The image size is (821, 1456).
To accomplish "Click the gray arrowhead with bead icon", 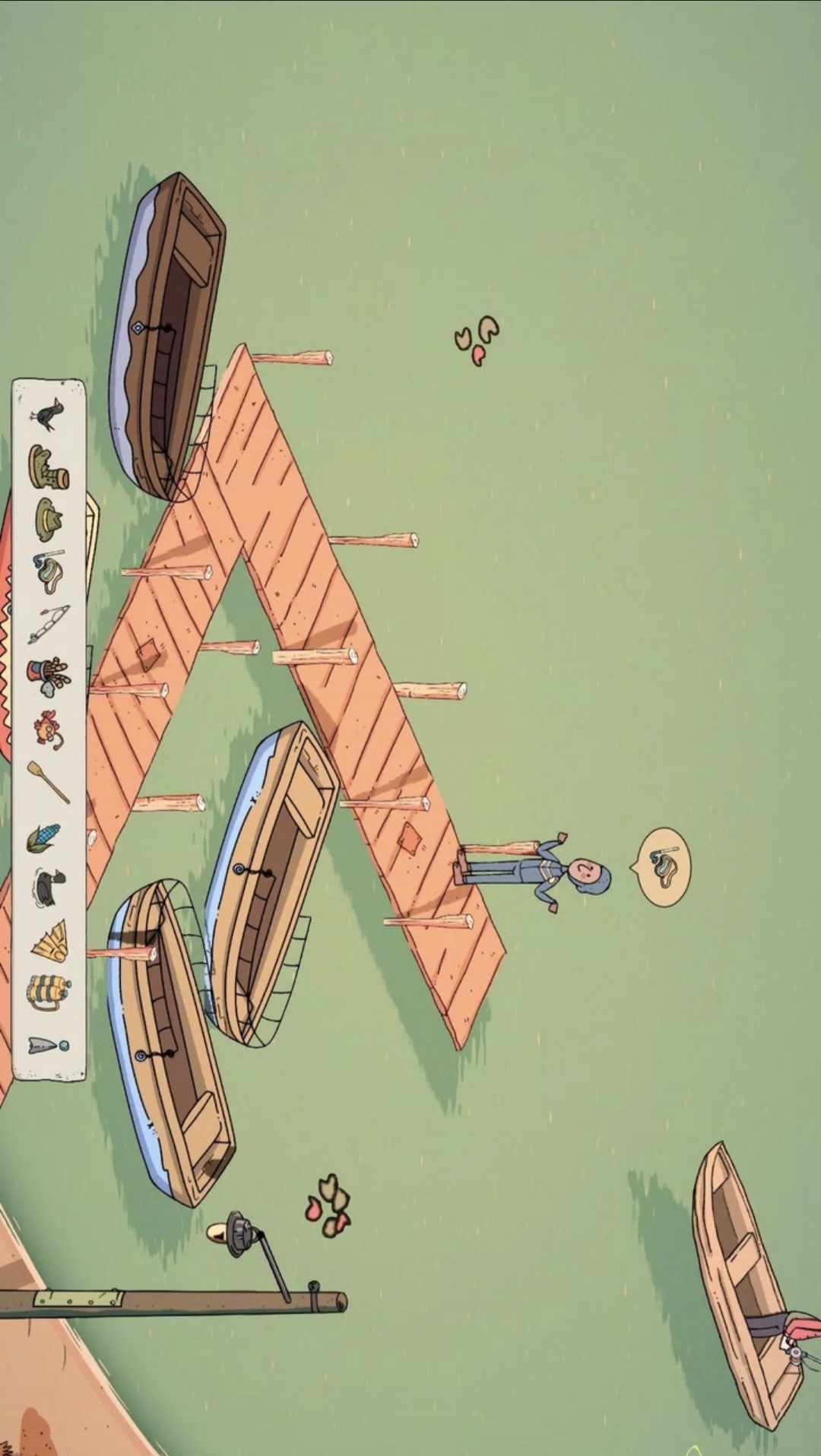I will point(47,1046).
